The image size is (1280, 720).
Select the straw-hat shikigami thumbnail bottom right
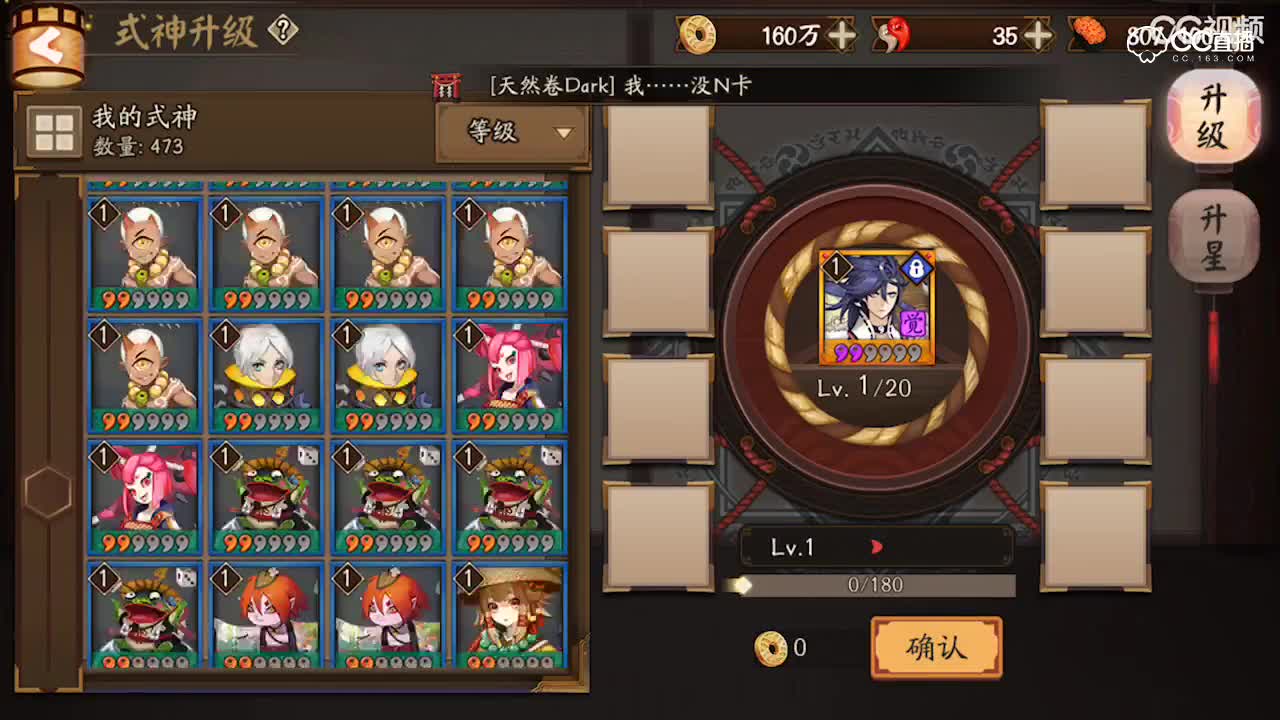510,612
